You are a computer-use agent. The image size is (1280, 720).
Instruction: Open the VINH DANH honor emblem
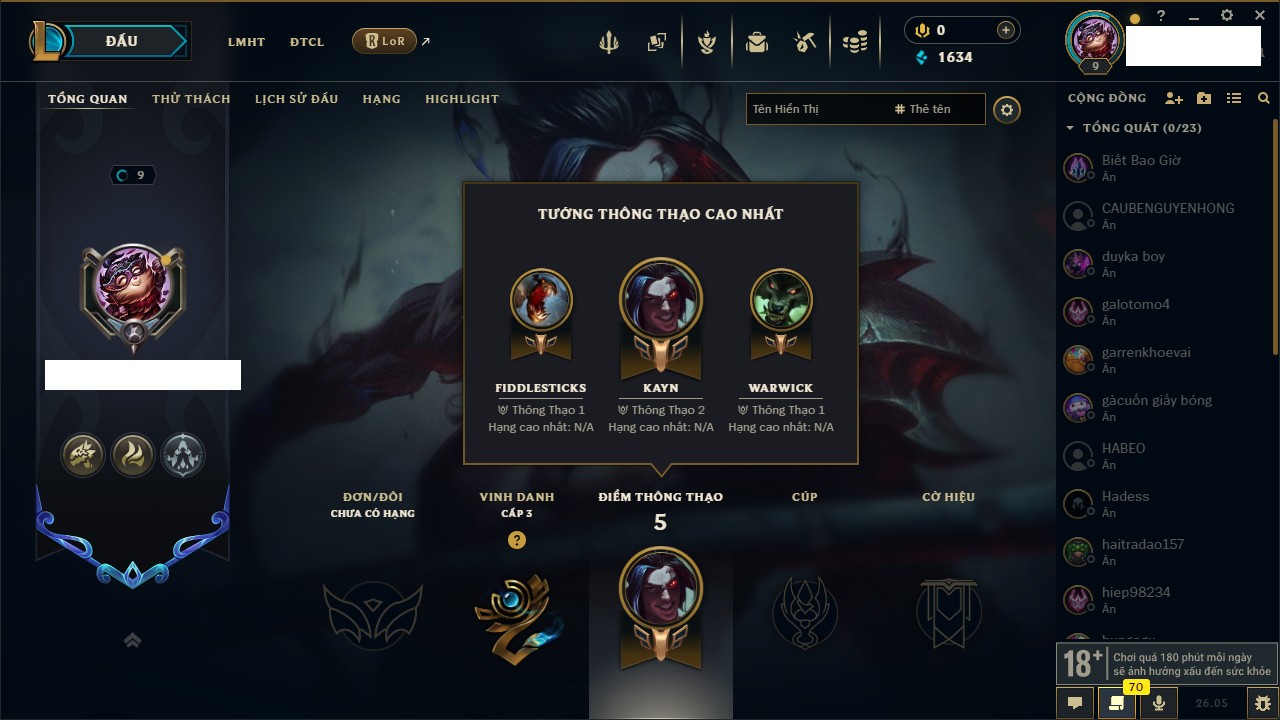pos(517,617)
